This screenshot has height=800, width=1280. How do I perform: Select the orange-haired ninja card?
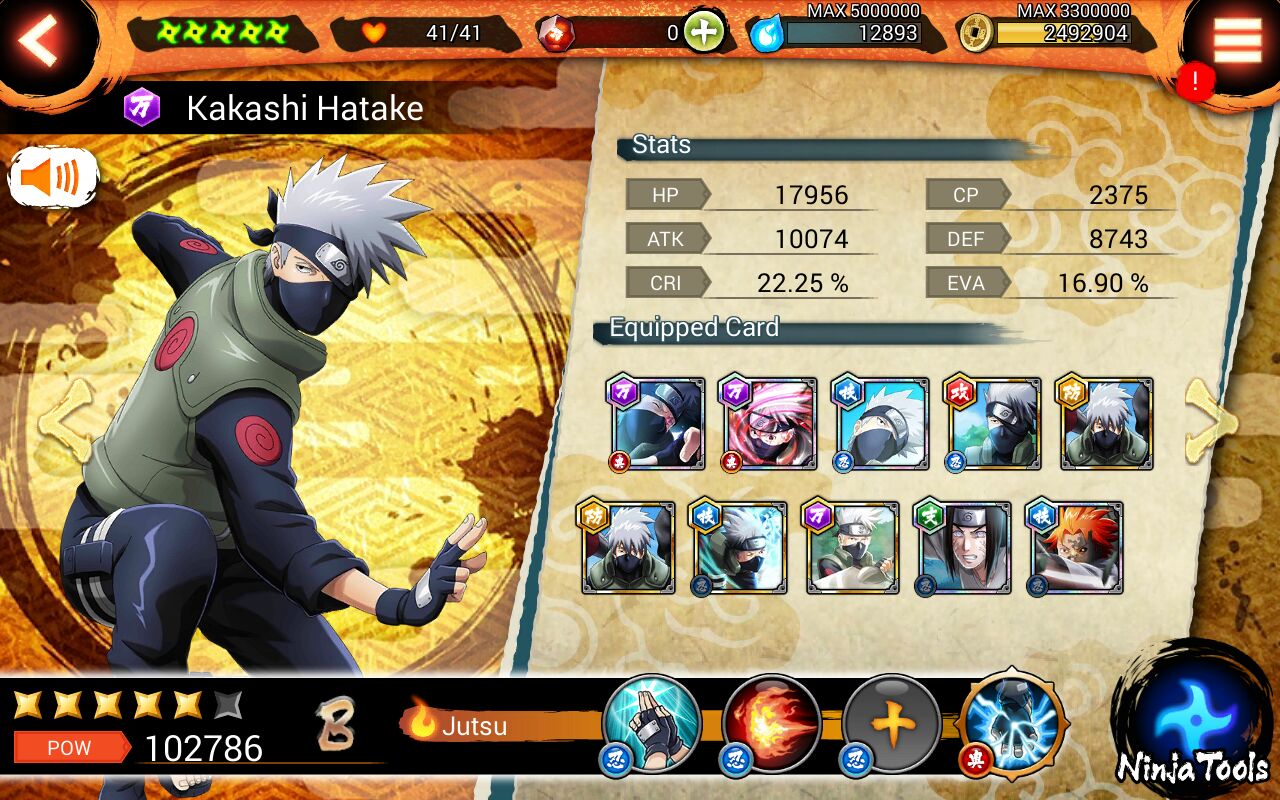[x=1076, y=548]
